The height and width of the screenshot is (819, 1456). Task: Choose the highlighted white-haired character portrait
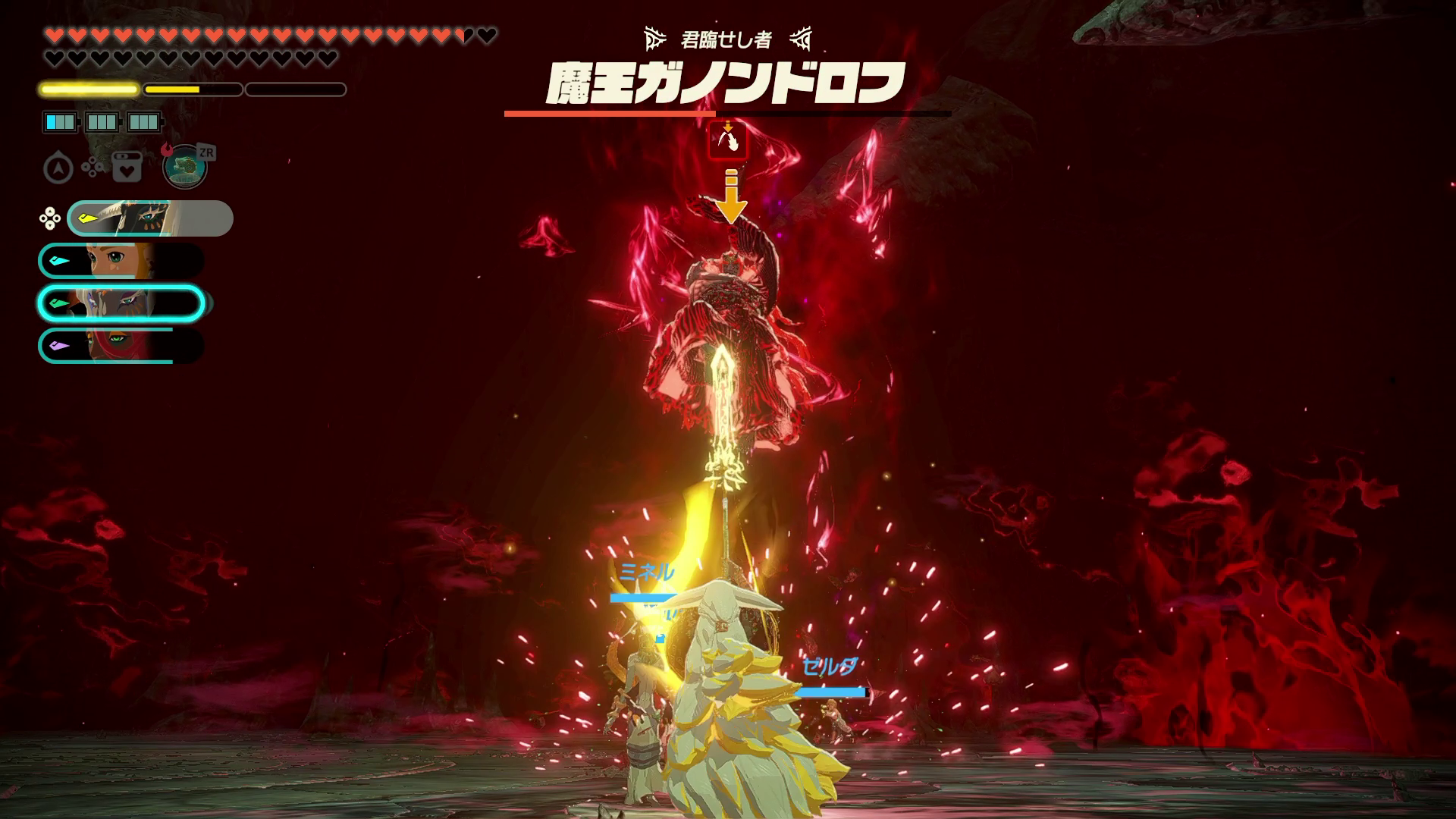[x=121, y=303]
